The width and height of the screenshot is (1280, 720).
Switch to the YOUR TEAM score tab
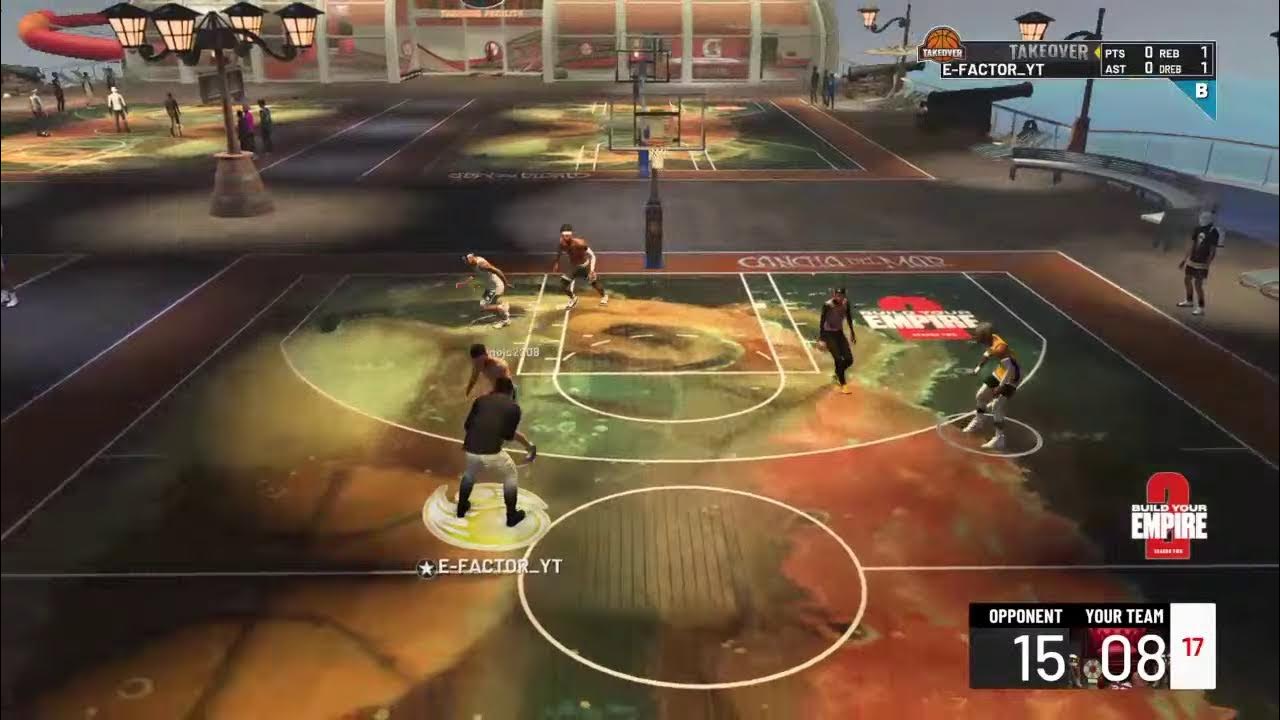pos(1128,617)
